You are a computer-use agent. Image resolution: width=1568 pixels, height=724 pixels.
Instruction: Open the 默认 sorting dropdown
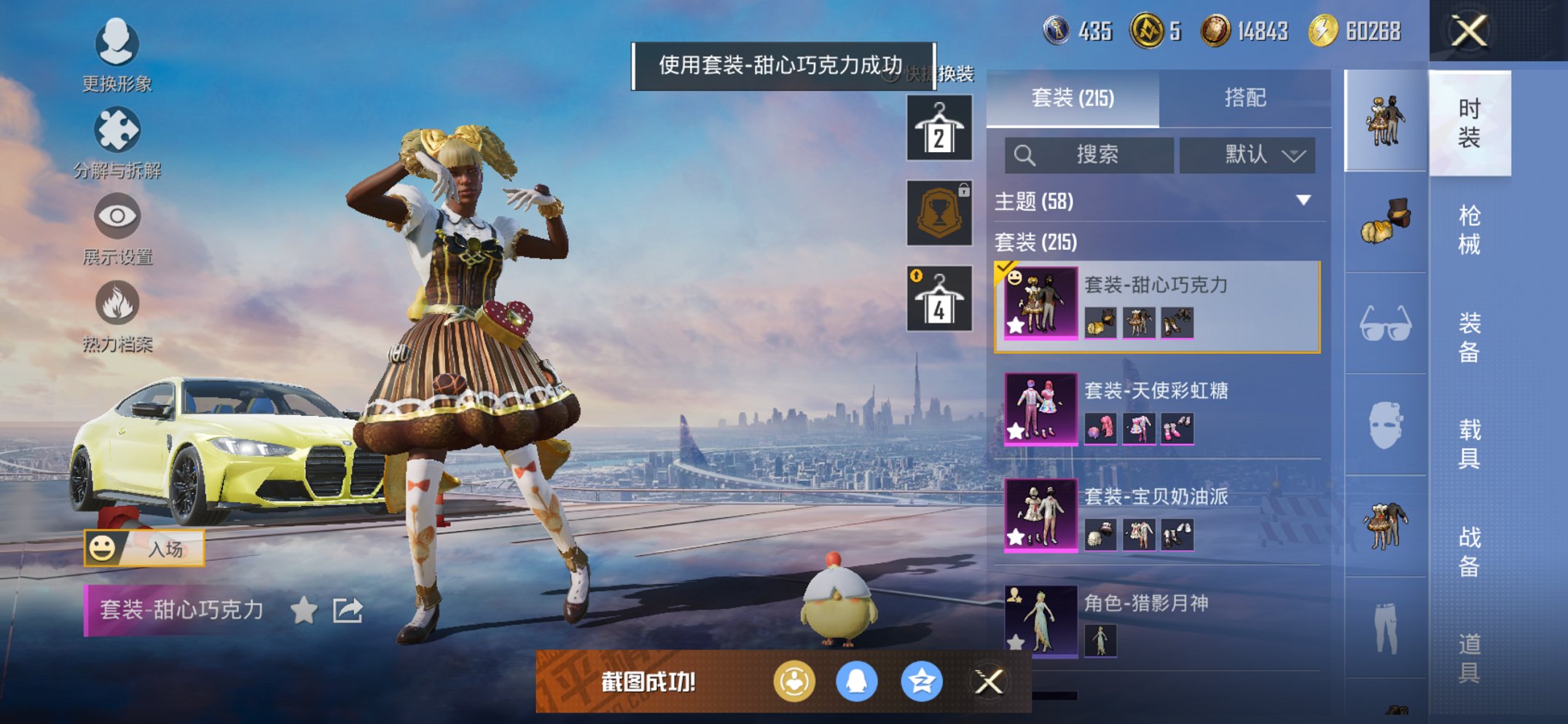1247,155
